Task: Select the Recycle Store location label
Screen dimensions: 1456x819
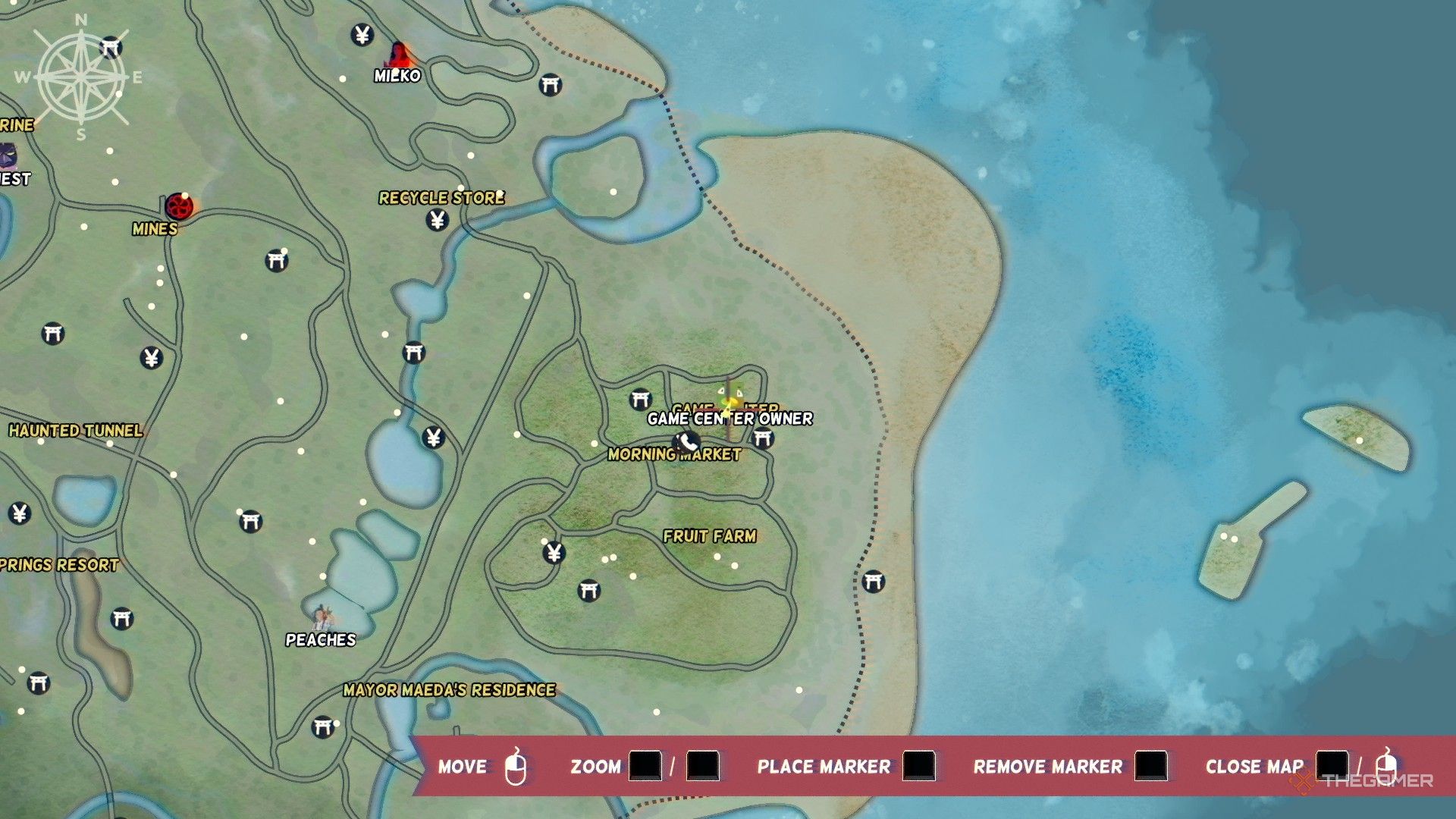Action: (x=441, y=198)
